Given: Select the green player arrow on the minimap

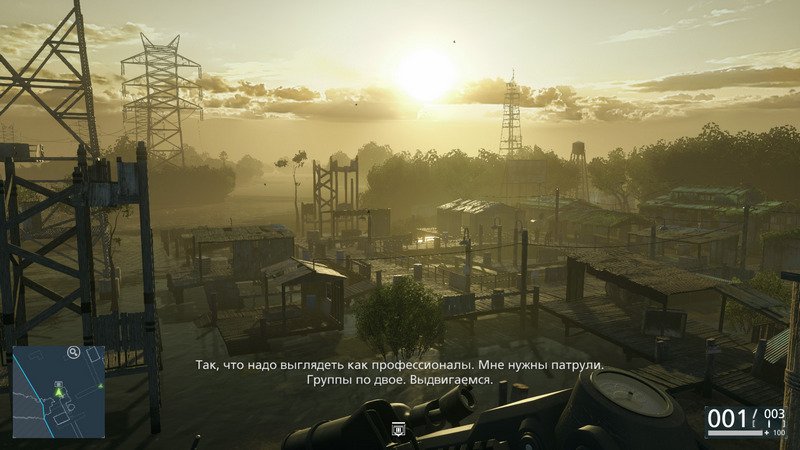Looking at the screenshot, I should tap(60, 393).
